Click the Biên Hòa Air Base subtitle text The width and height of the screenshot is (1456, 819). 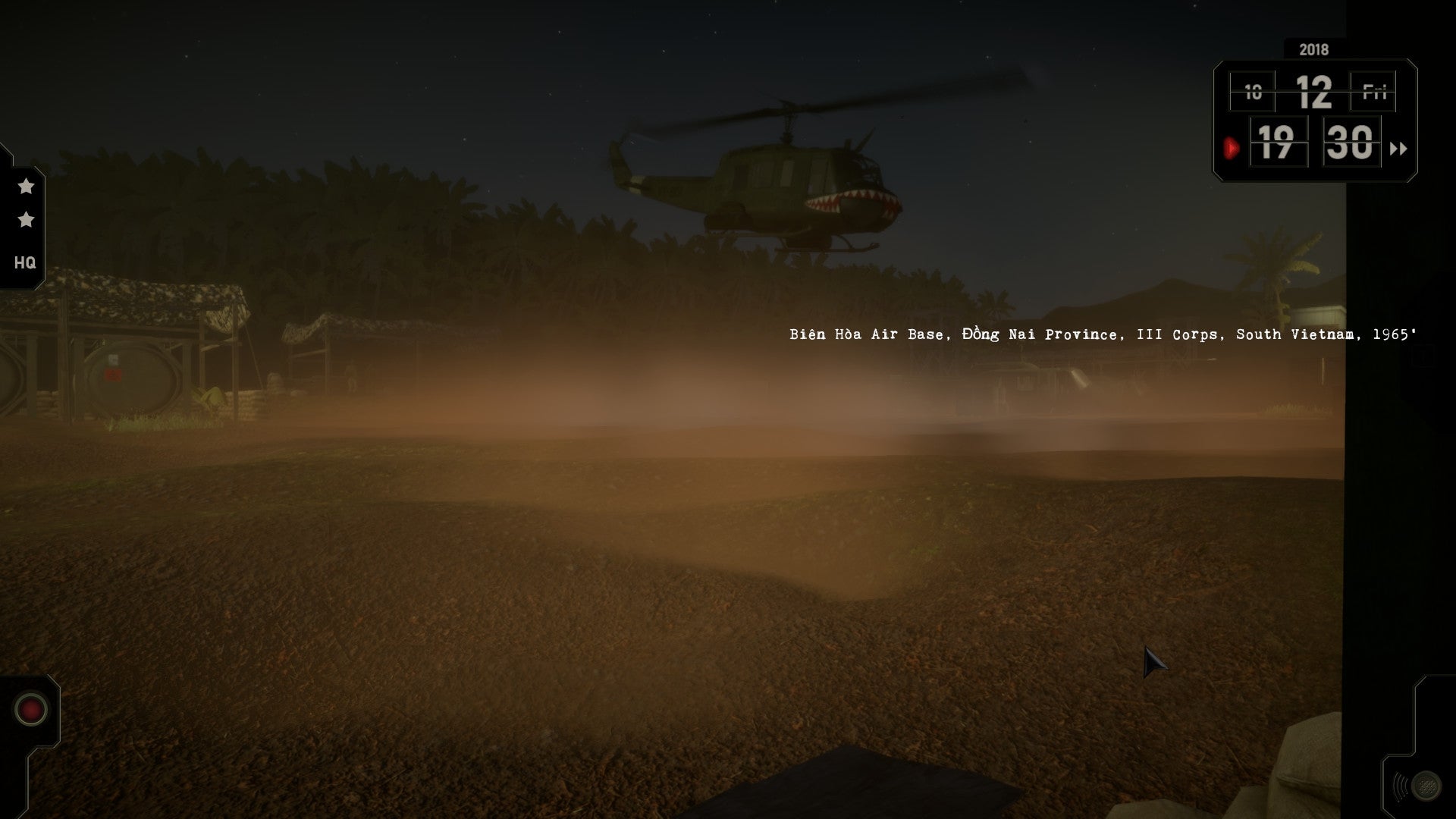[1103, 333]
